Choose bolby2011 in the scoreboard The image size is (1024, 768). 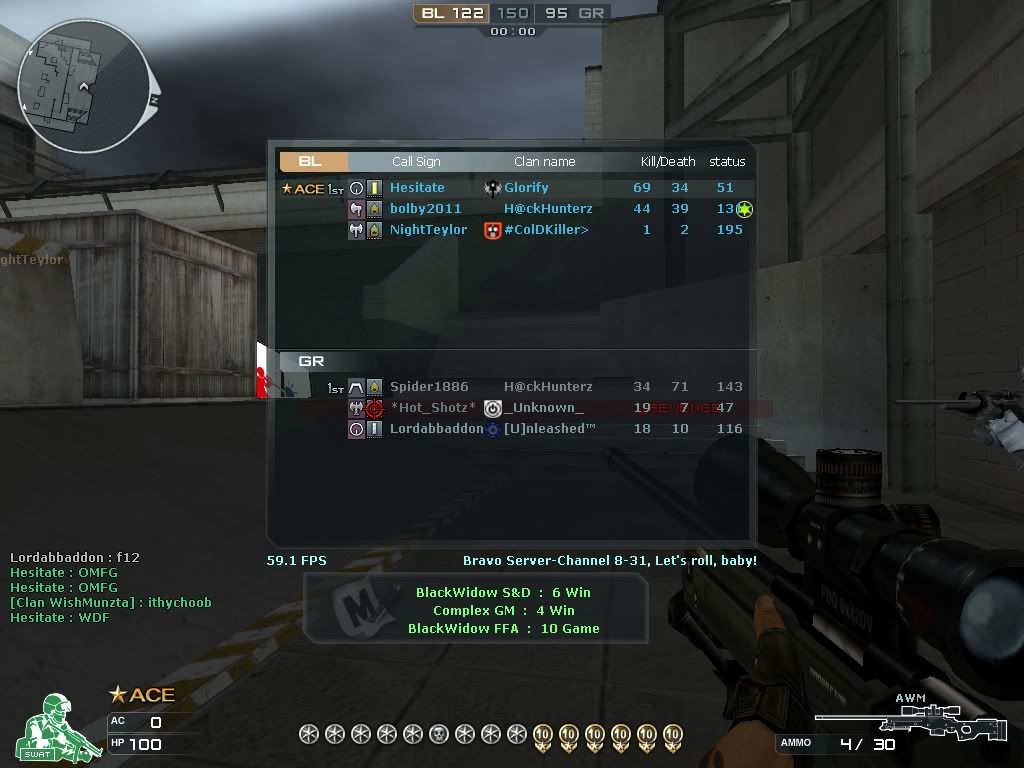(x=426, y=209)
